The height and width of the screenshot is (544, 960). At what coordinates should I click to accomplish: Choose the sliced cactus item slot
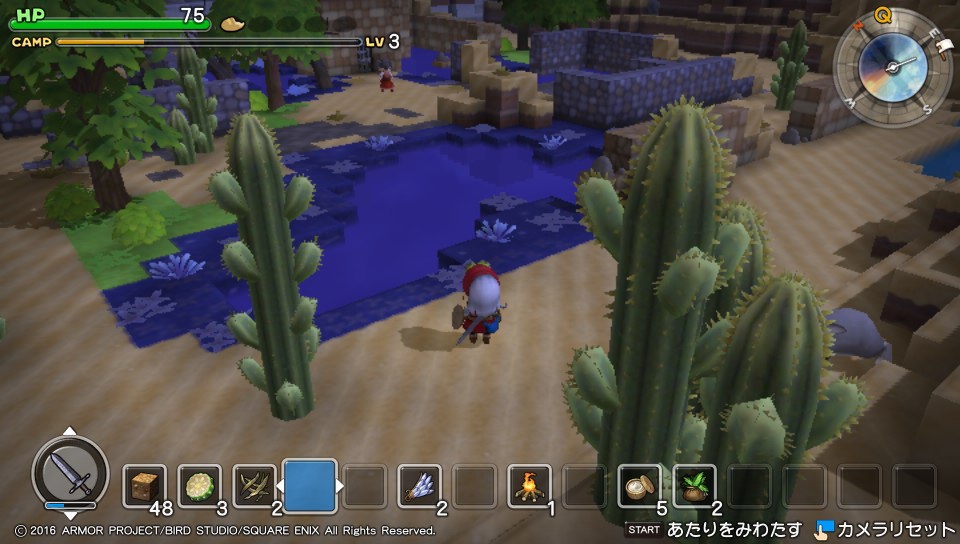(200, 487)
